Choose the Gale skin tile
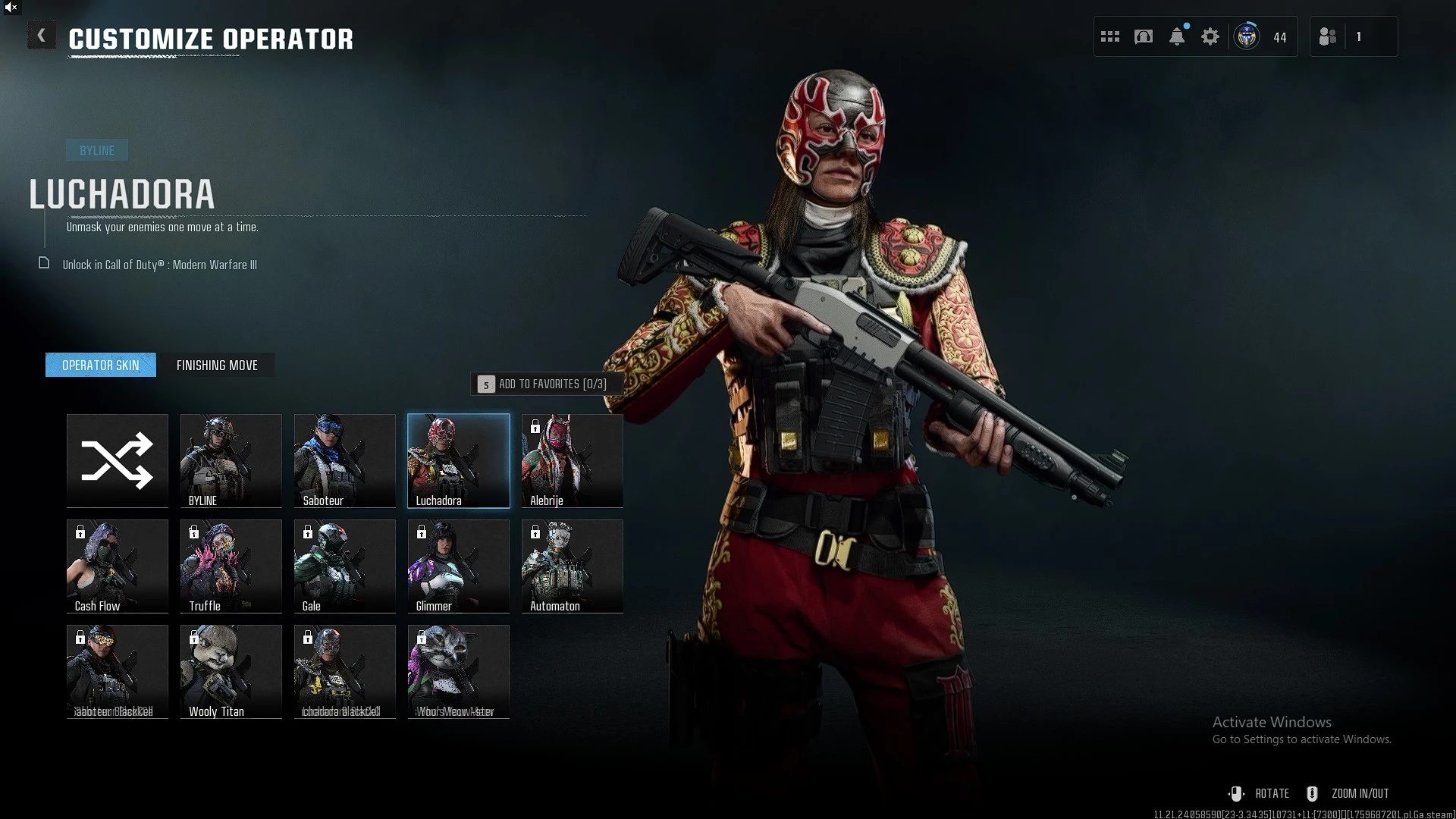 (345, 566)
